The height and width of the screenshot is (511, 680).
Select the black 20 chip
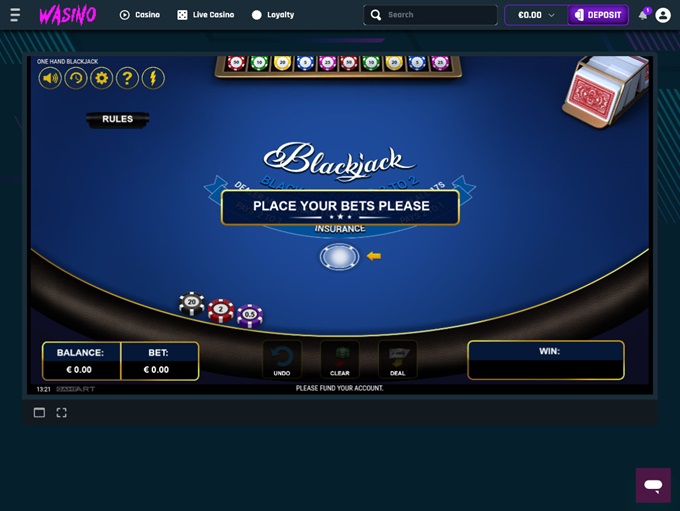point(191,304)
